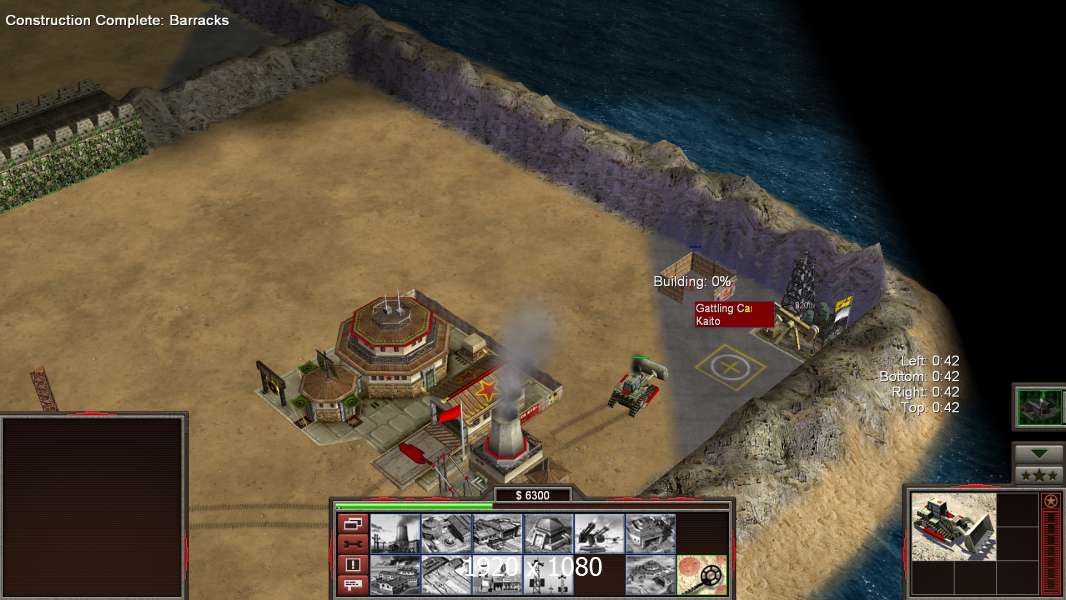Viewport: 1066px width, 600px height.
Task: Click the red wrench button
Action: (x=352, y=544)
